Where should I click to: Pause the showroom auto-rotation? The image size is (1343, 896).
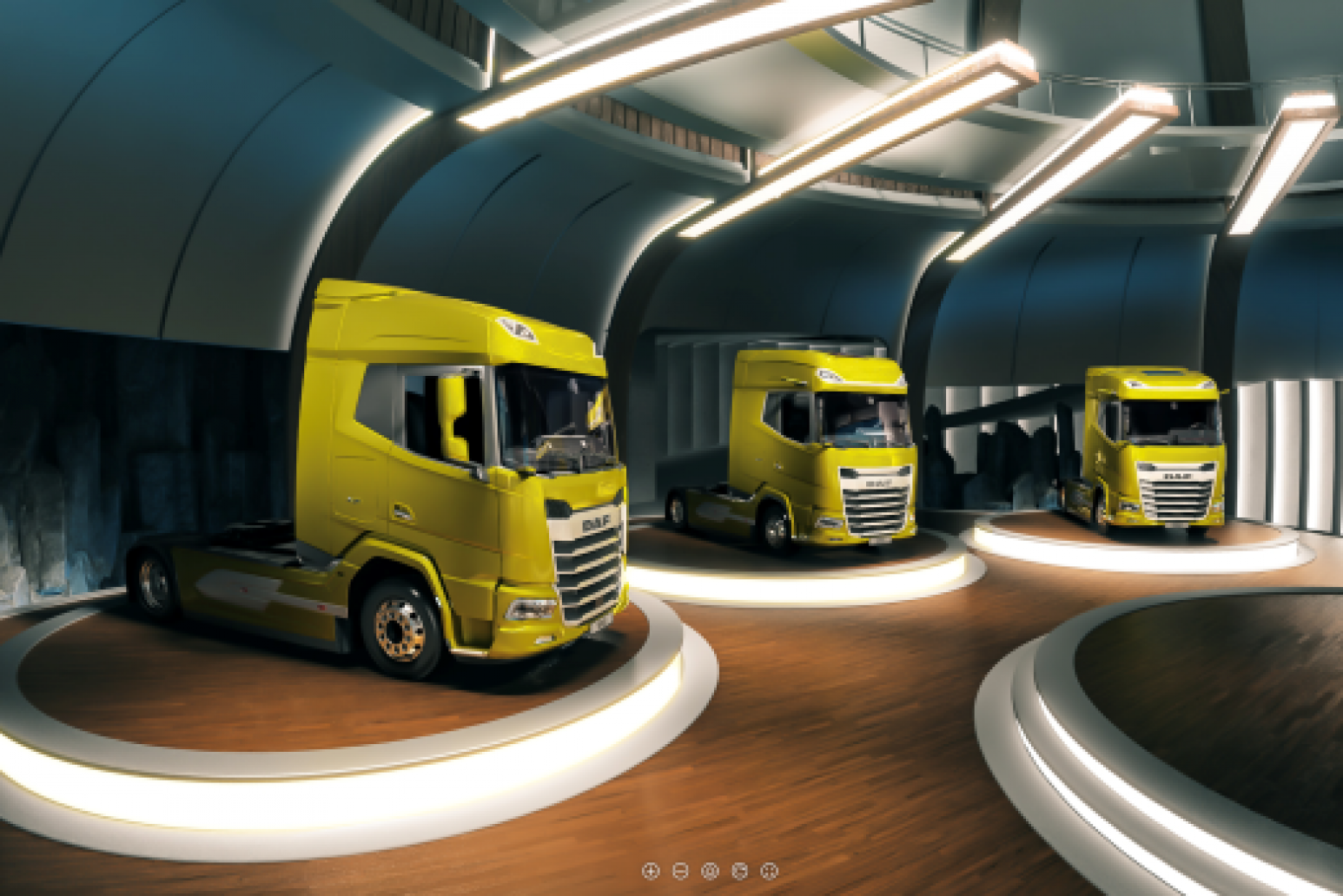(x=710, y=869)
